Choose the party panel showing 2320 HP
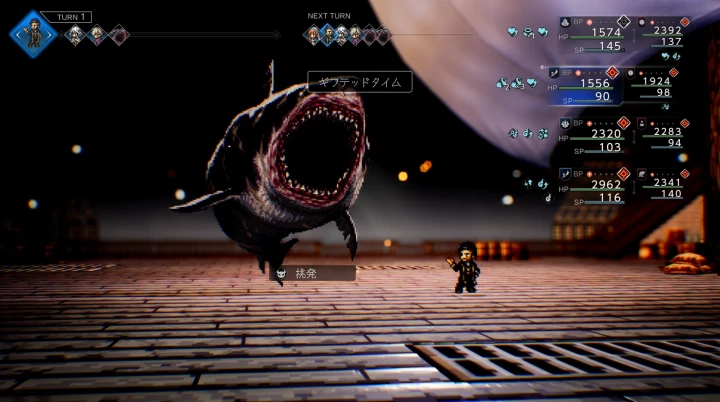Viewport: 720px width, 402px height. (592, 135)
